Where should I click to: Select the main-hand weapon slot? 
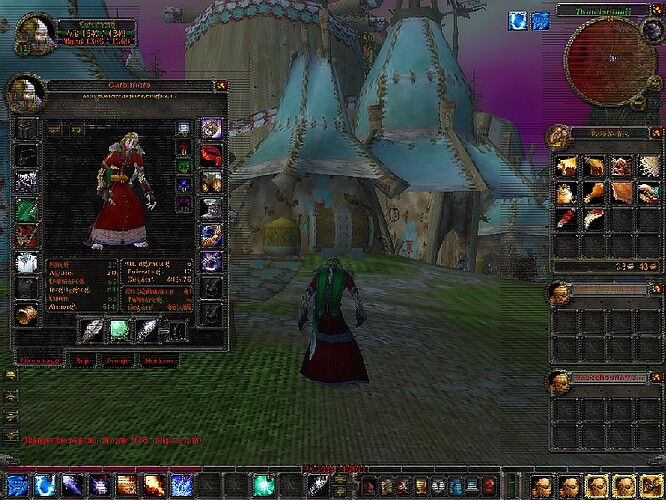click(92, 330)
